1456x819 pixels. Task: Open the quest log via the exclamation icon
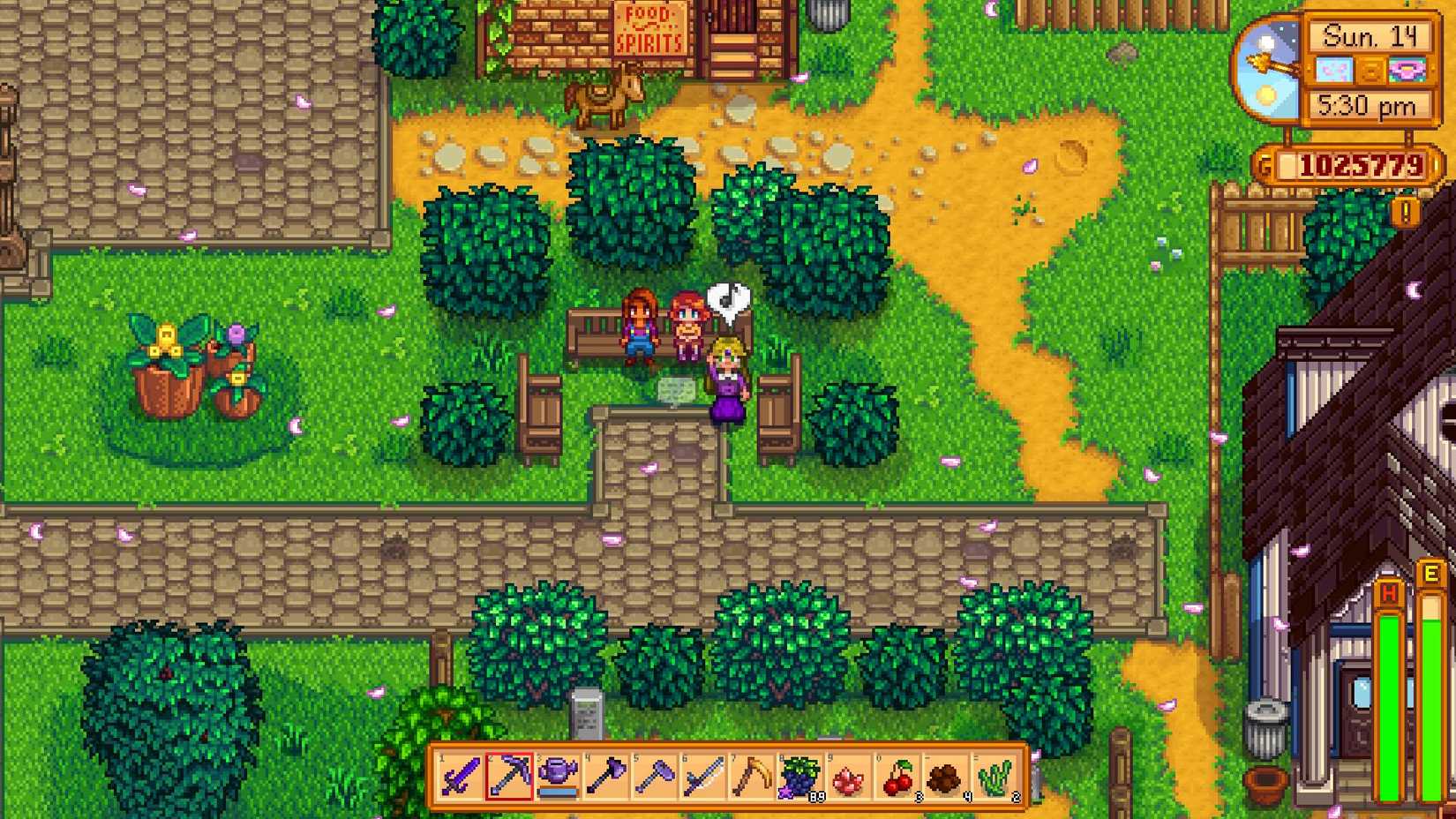coord(1407,209)
